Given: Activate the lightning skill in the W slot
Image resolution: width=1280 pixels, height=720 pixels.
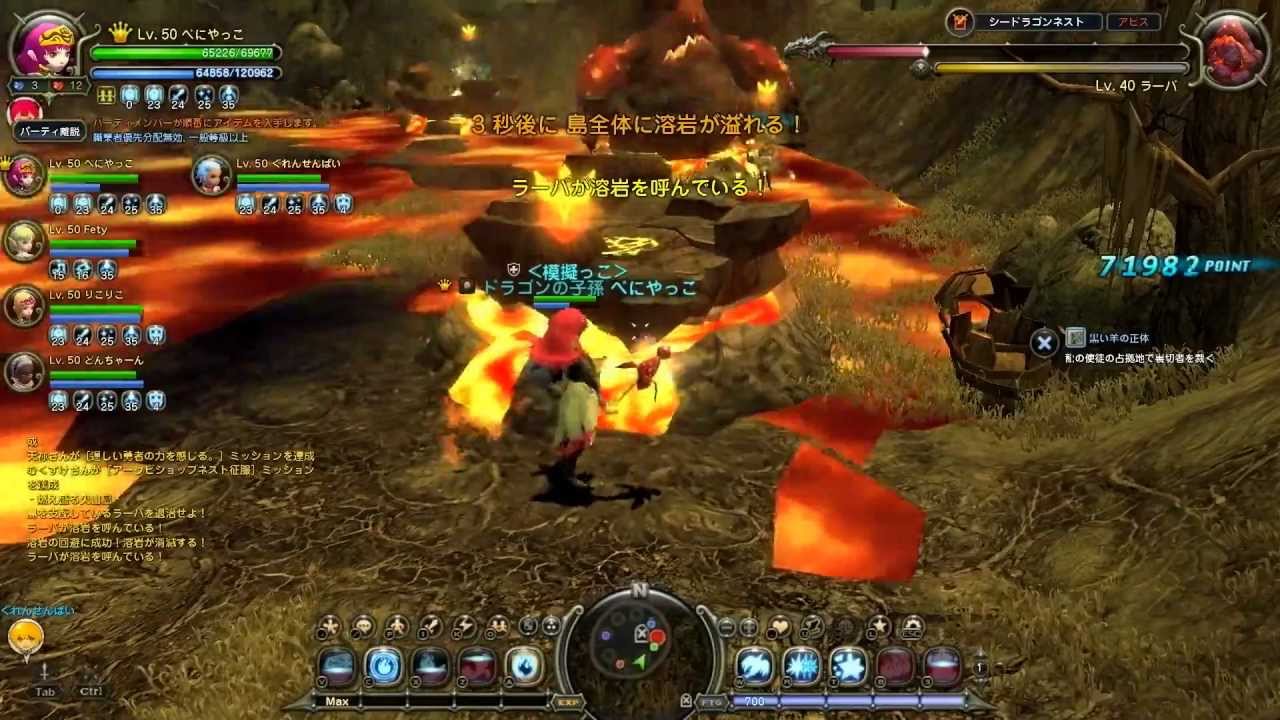Looking at the screenshot, I should pyautogui.click(x=756, y=667).
